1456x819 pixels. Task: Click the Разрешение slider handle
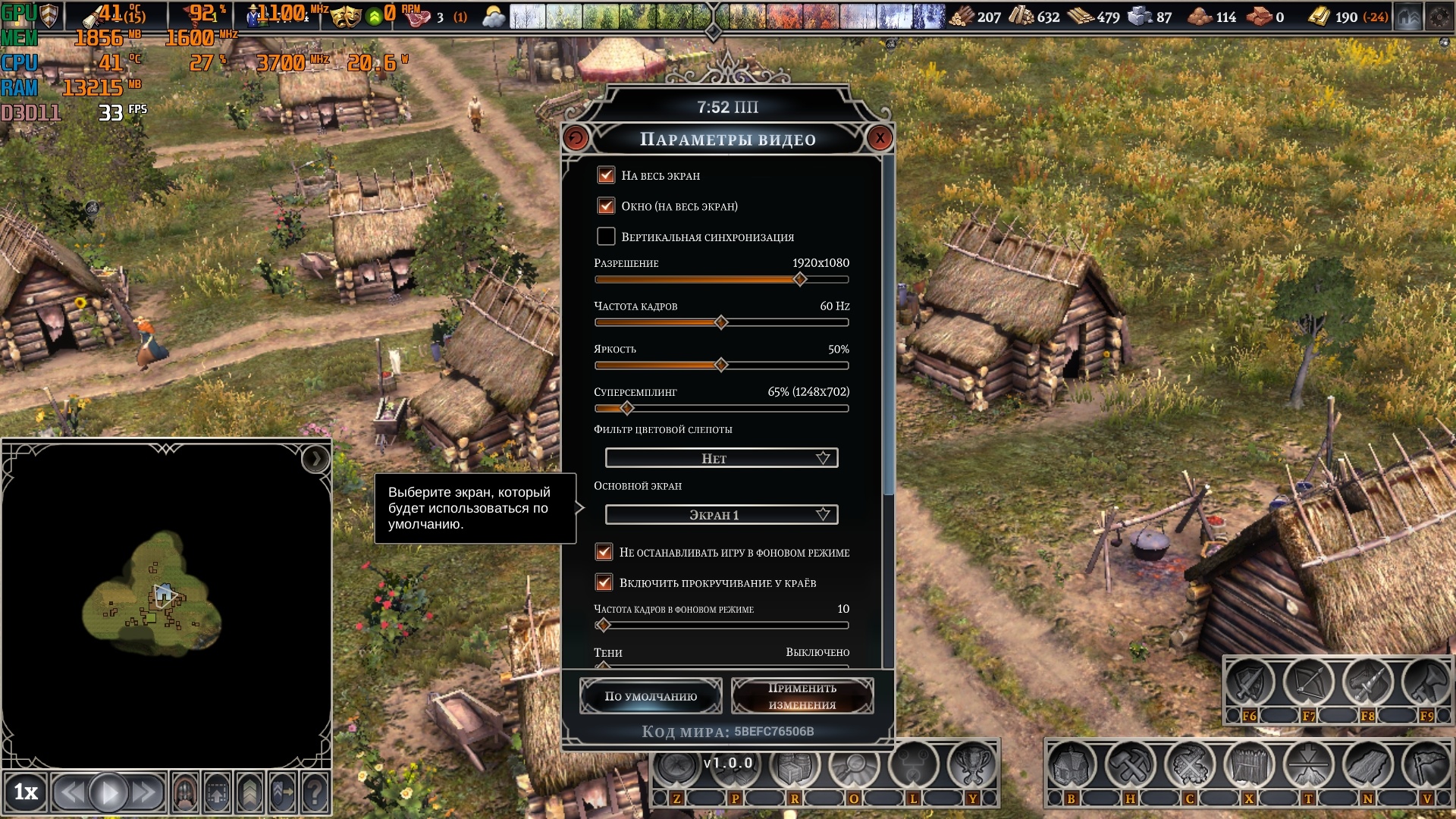pyautogui.click(x=800, y=280)
